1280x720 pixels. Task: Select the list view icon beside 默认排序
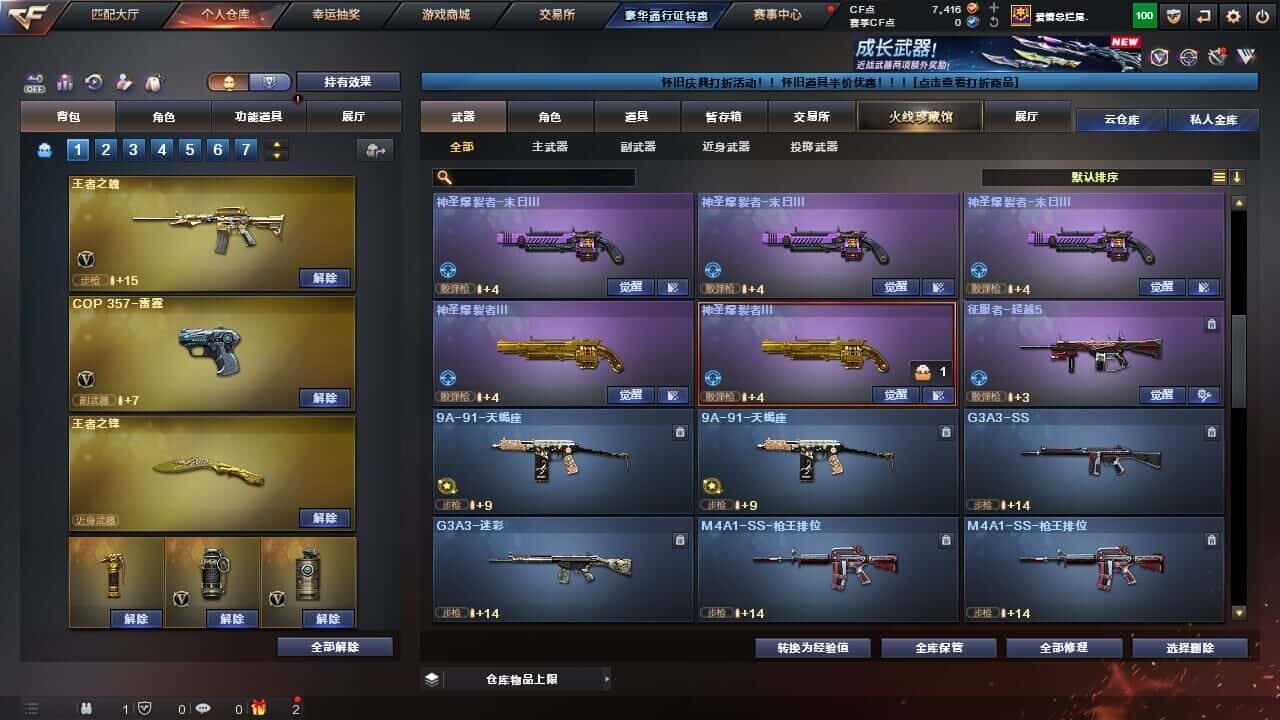point(1219,176)
